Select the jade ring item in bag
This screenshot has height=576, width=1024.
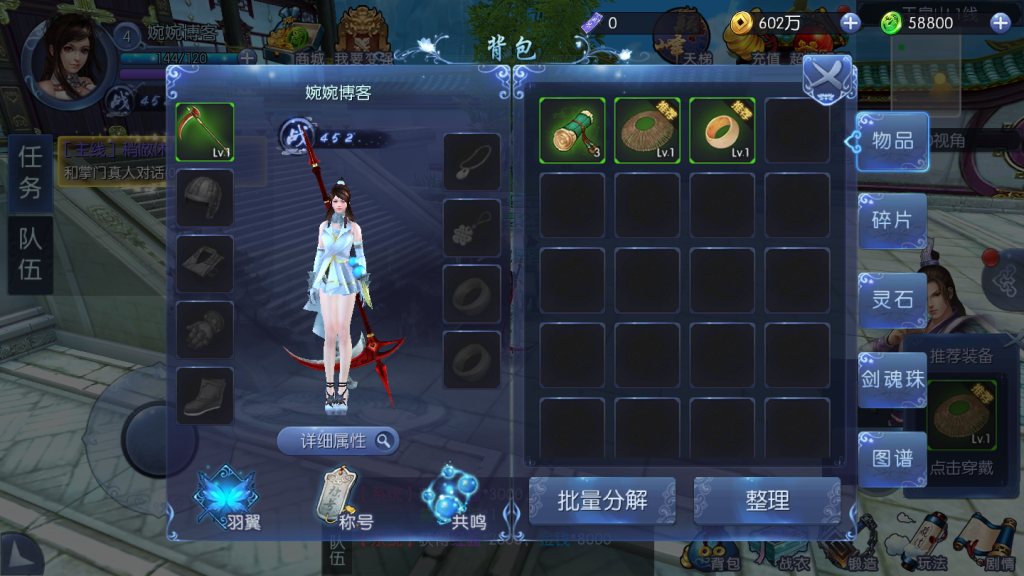point(722,130)
